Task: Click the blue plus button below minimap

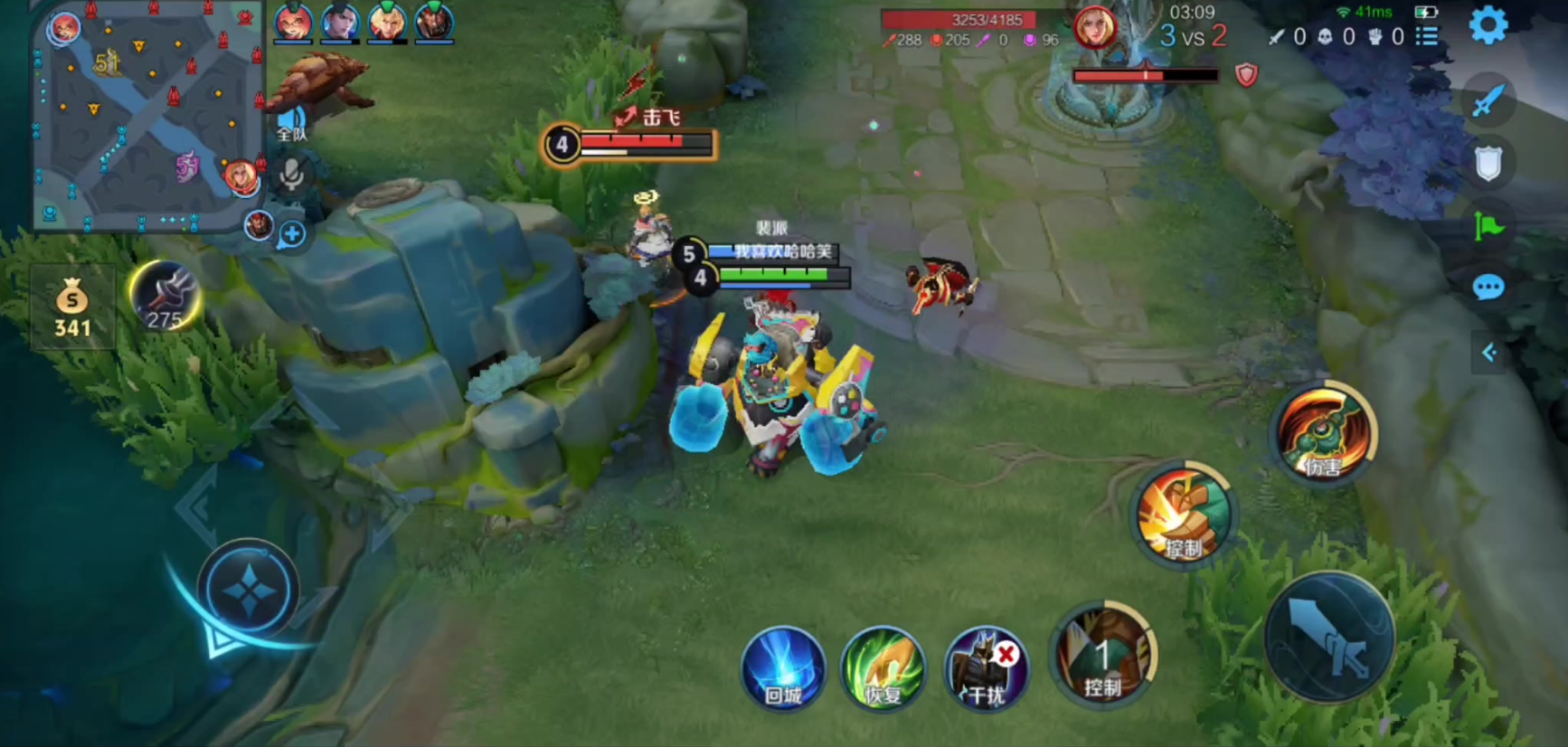Action: 291,234
